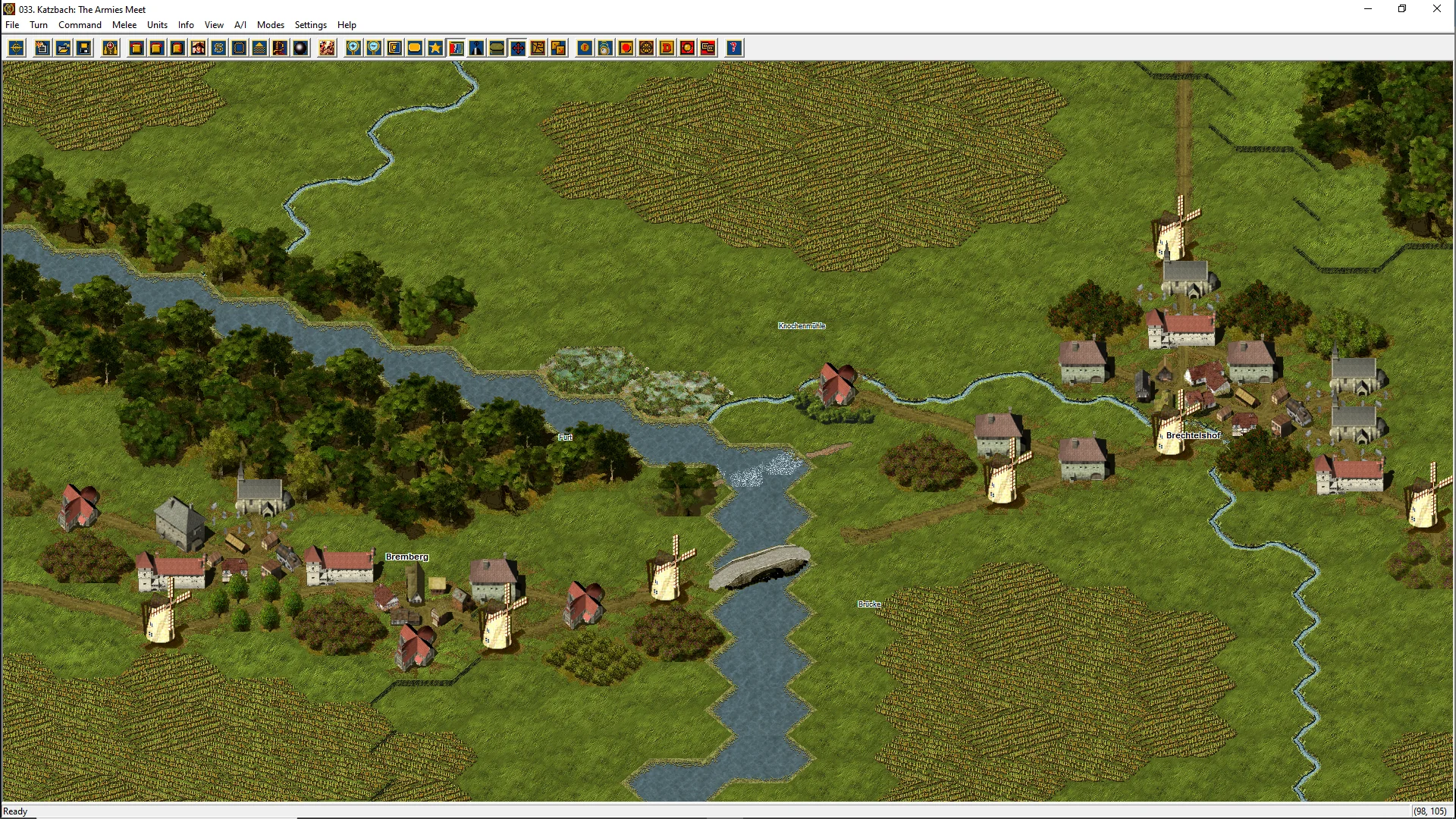Open the Modes menu

271,25
